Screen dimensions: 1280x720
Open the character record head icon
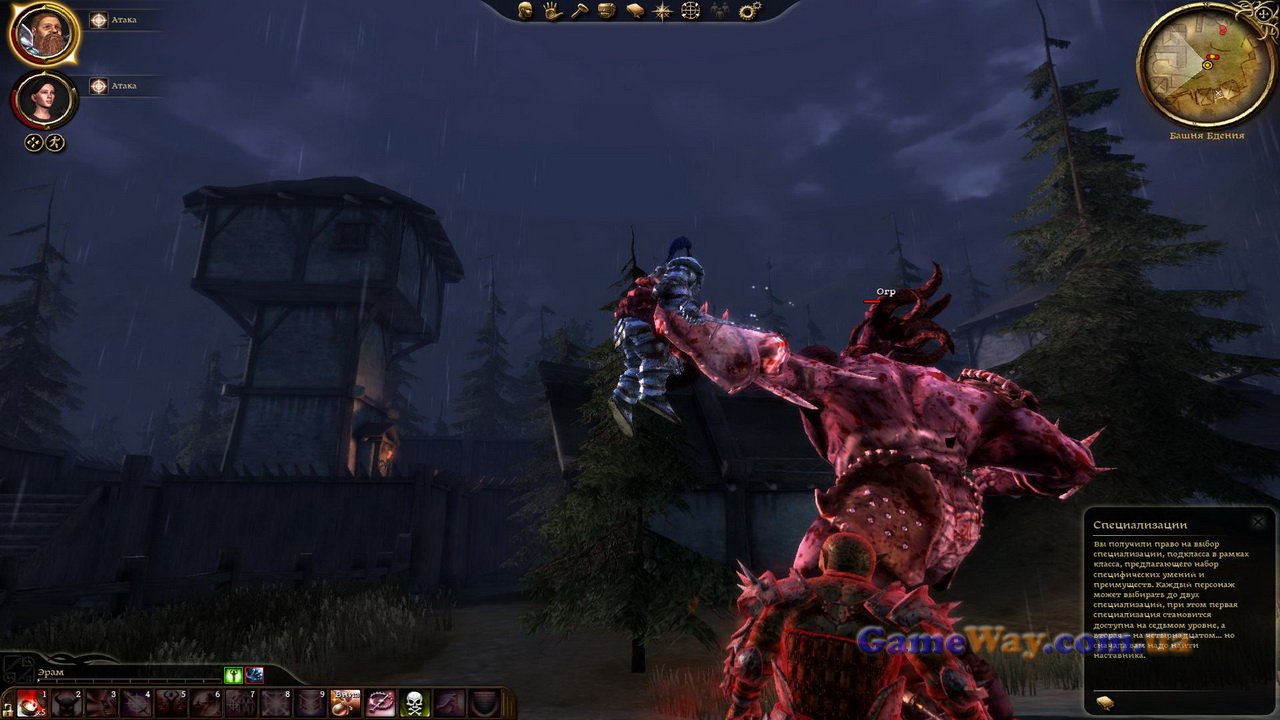click(x=525, y=11)
